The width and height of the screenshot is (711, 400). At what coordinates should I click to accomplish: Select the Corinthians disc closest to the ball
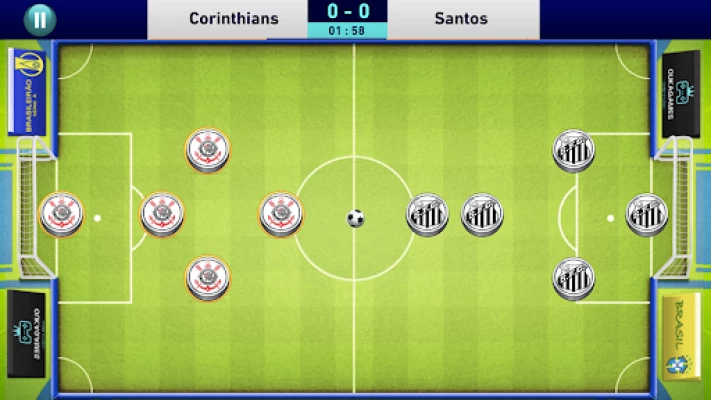tap(280, 213)
